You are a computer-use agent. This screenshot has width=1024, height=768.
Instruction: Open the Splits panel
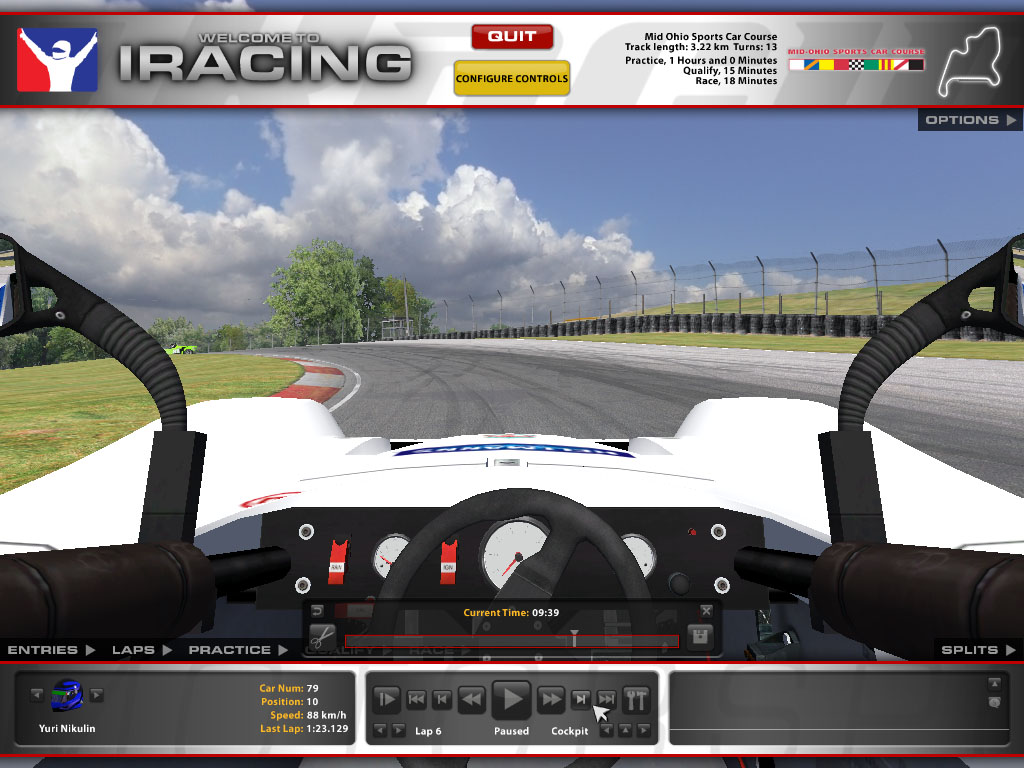click(976, 650)
